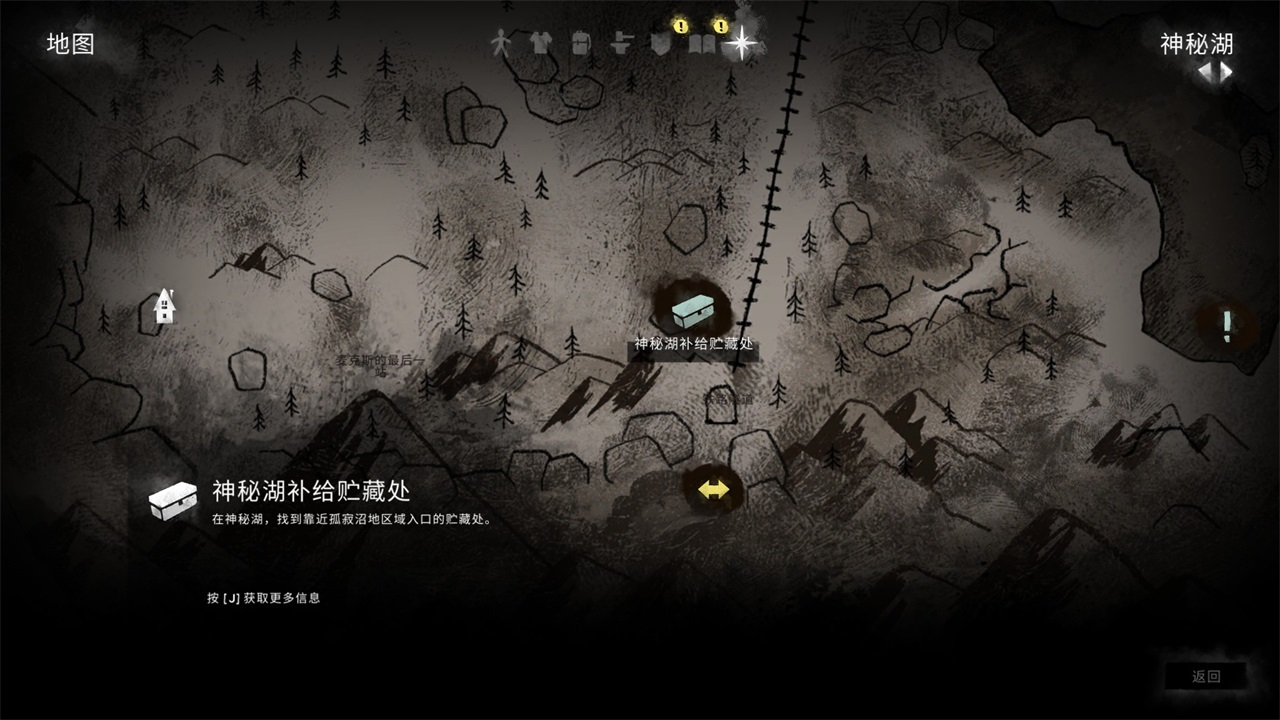Viewport: 1280px width, 720px height.
Task: Open the status tab with the person icon
Action: point(500,43)
